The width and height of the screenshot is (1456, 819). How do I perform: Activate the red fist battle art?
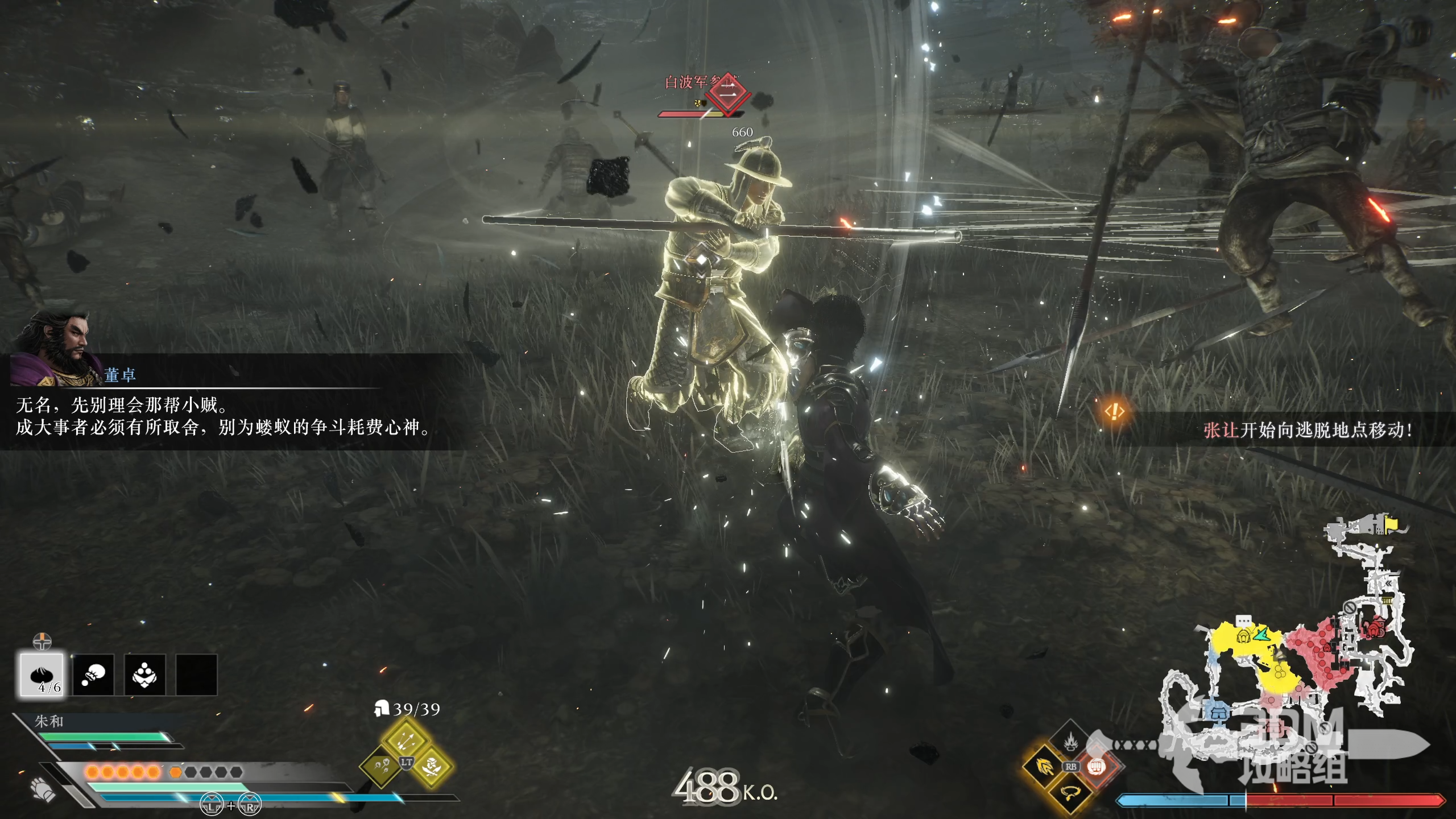tap(1097, 767)
